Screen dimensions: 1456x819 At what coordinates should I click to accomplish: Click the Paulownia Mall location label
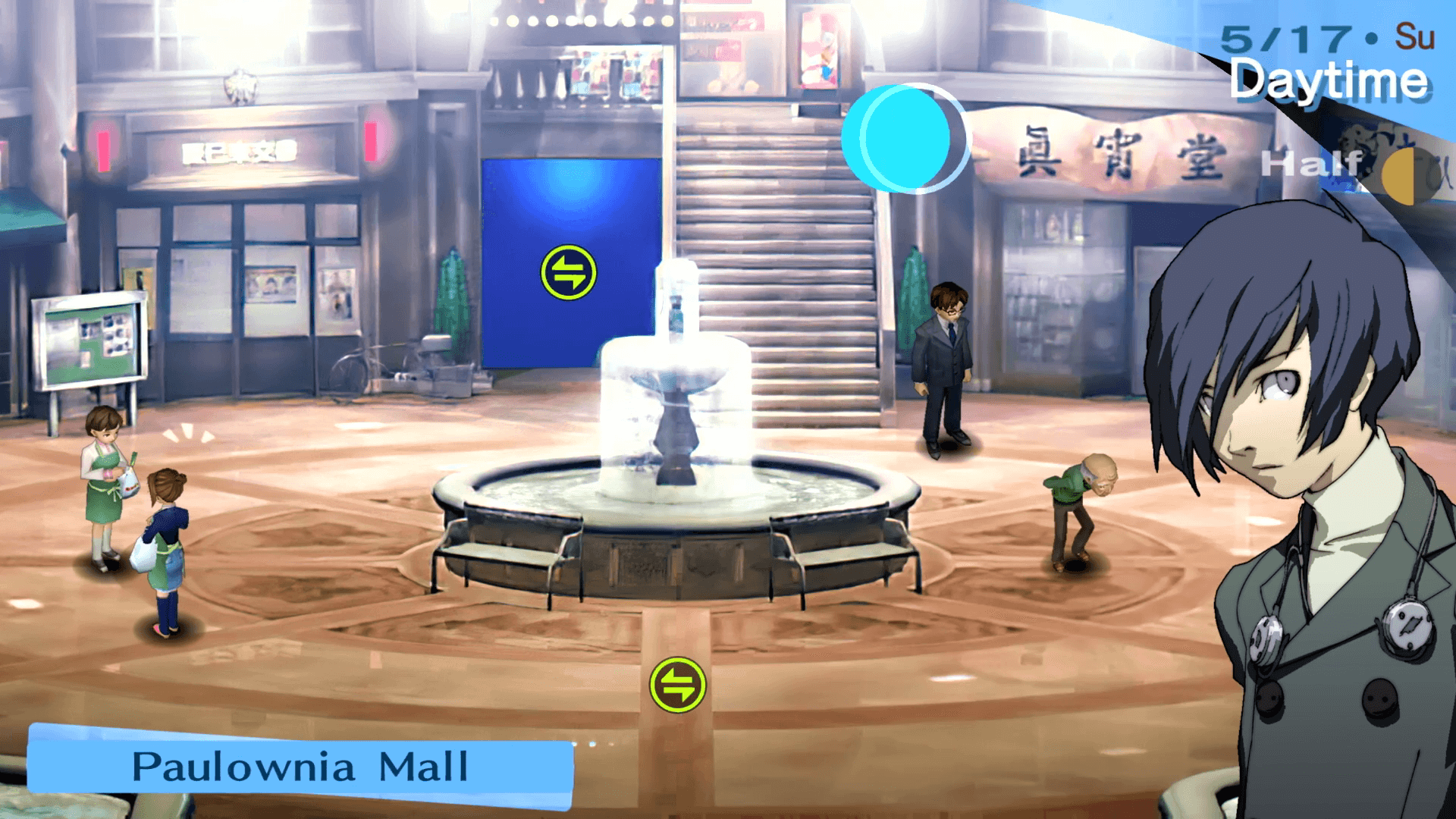[x=300, y=766]
